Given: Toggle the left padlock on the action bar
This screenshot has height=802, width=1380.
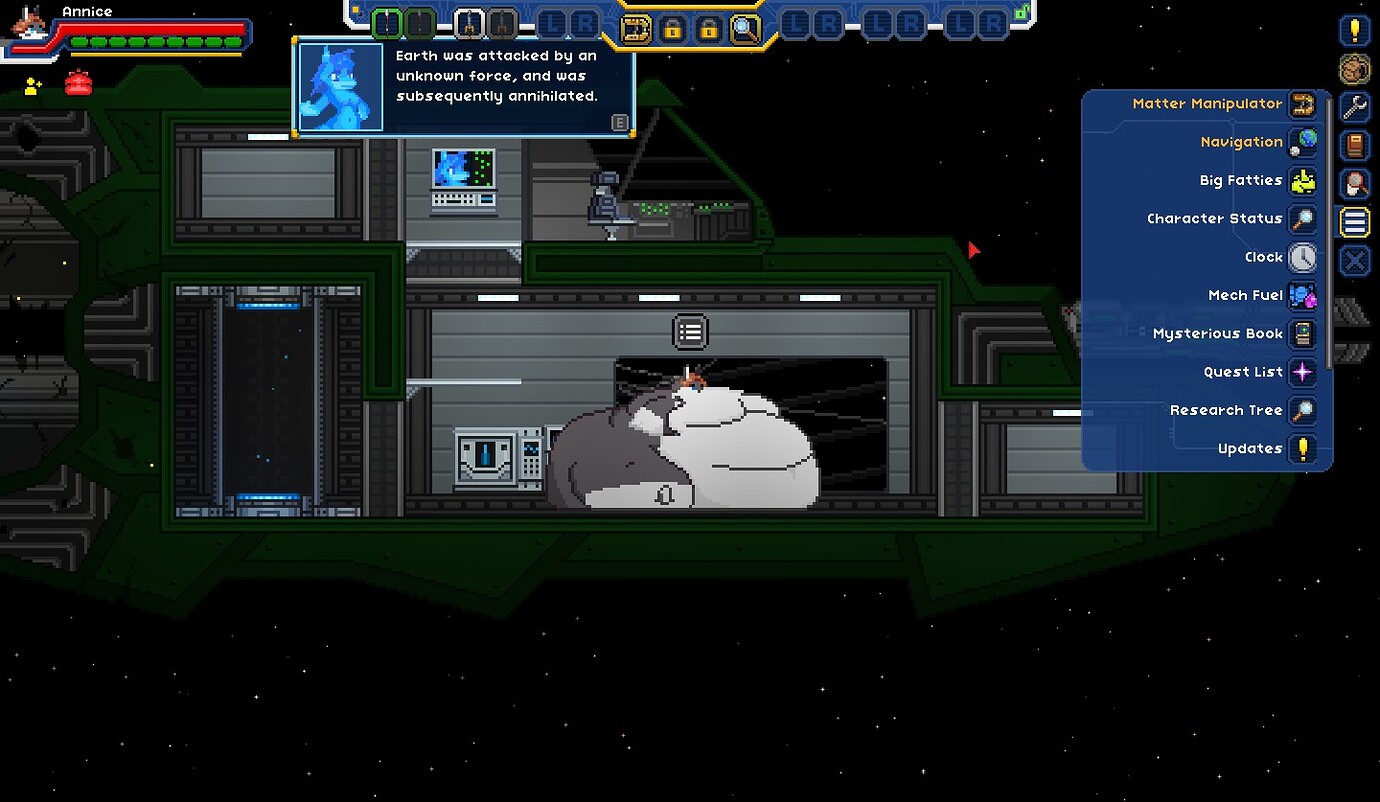Looking at the screenshot, I should coord(672,29).
